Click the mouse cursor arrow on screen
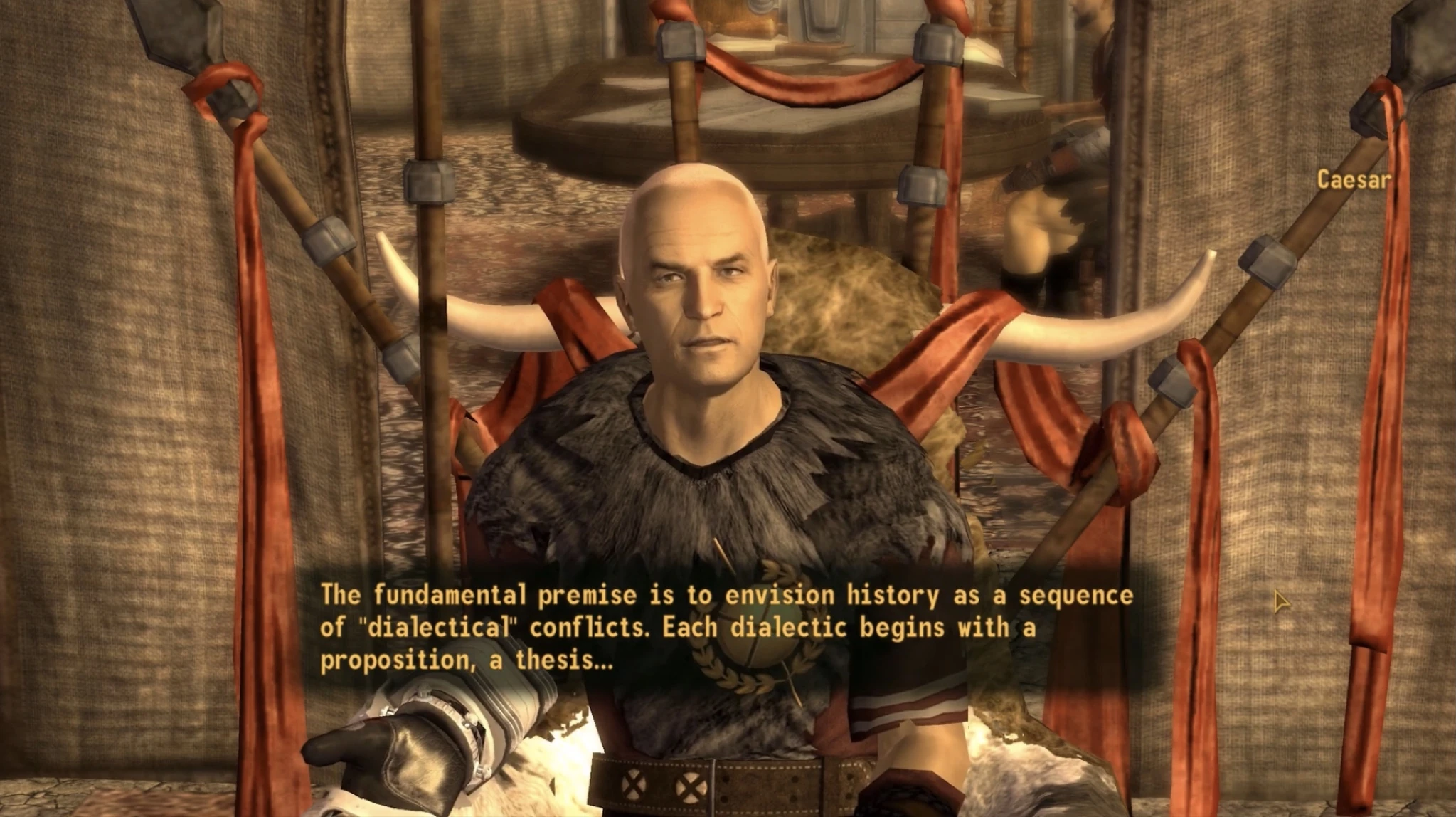 click(1280, 601)
